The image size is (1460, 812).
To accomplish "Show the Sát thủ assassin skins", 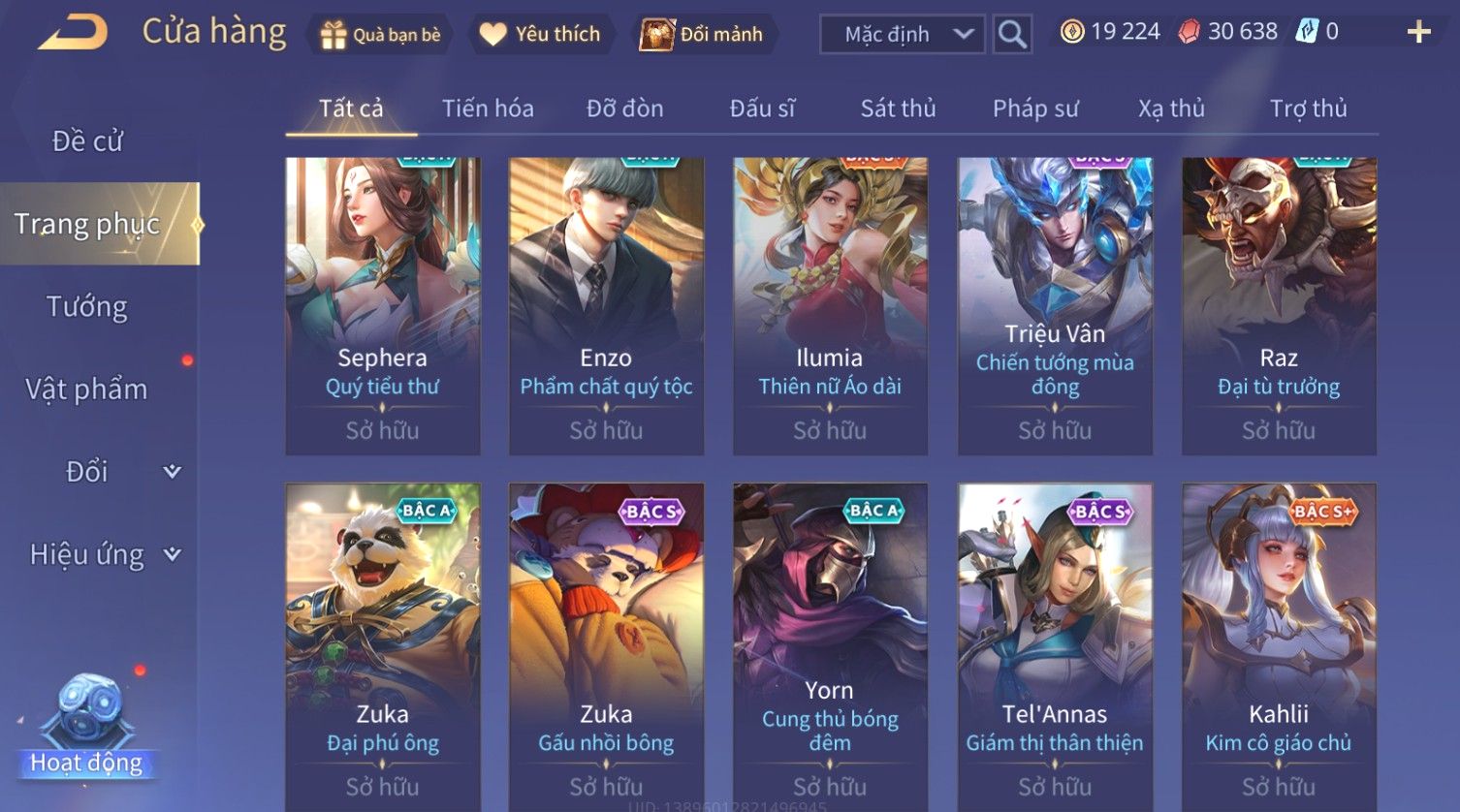I will [x=898, y=109].
